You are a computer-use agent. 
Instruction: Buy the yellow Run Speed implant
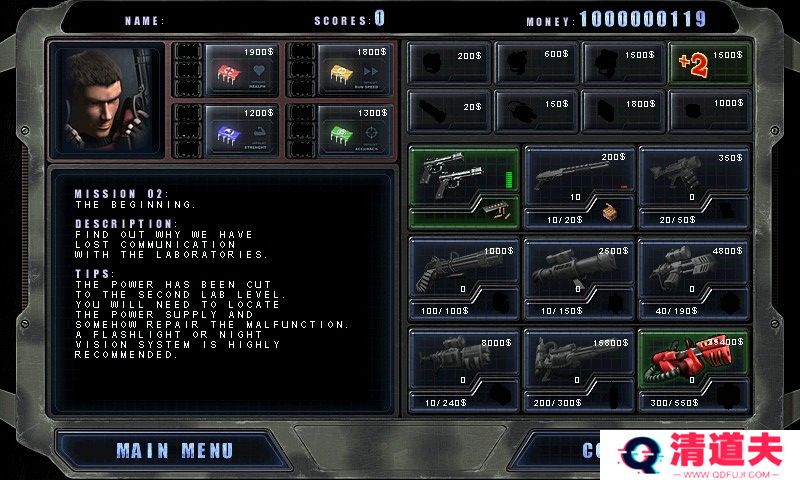(x=342, y=70)
